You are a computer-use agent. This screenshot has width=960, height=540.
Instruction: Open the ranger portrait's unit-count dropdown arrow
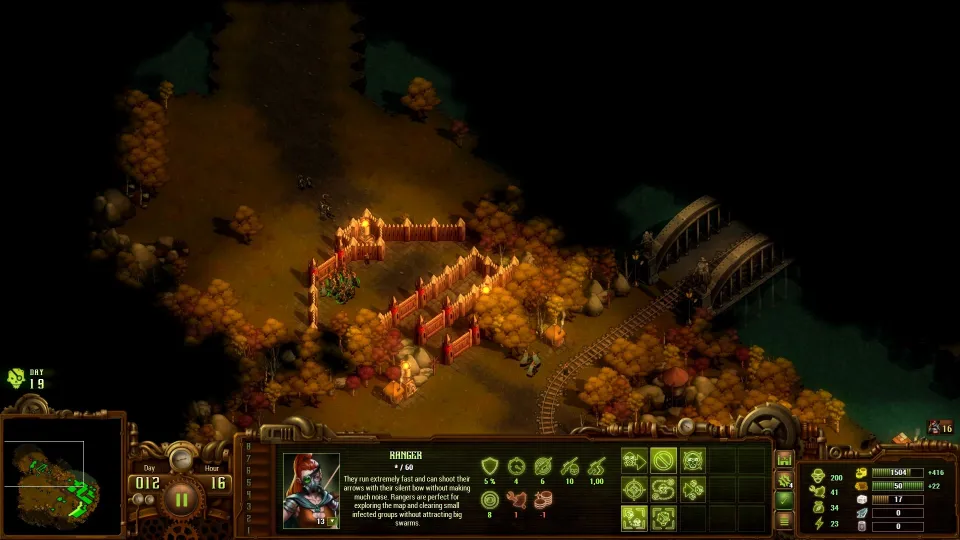[x=331, y=521]
